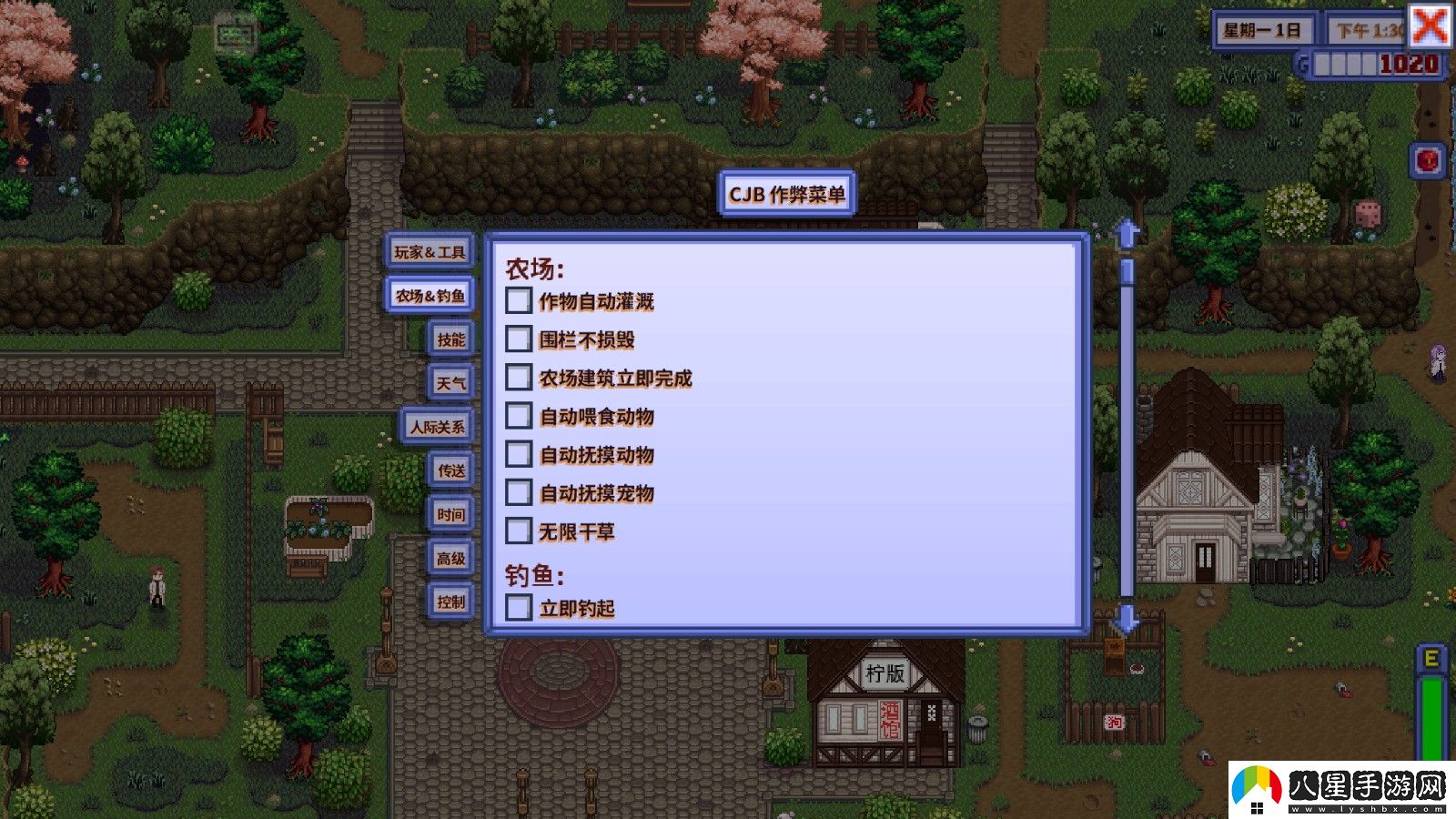Viewport: 1456px width, 819px height.
Task: Open the 人际关系 tab
Action: (x=437, y=427)
